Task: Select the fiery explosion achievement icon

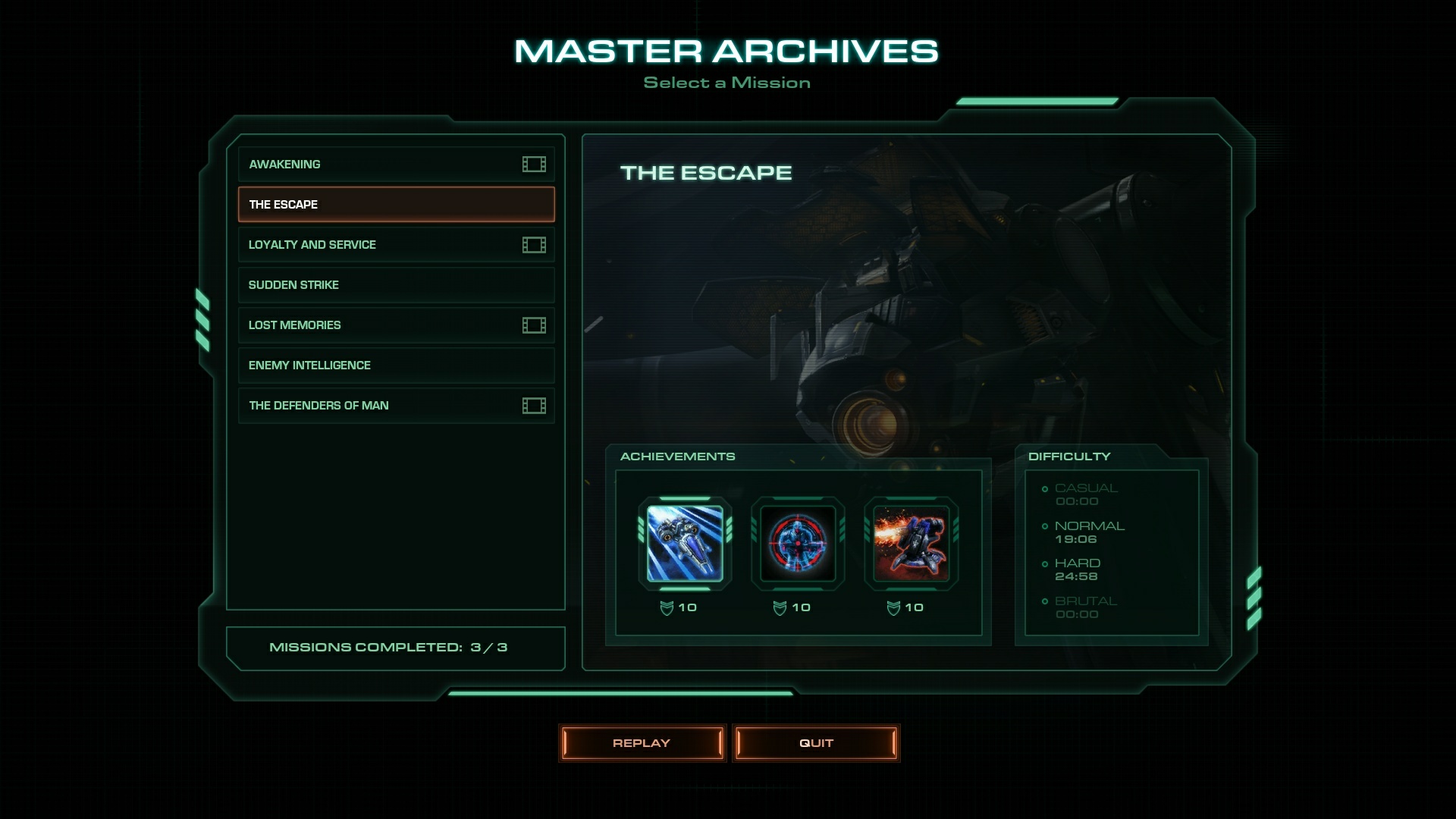Action: [911, 543]
